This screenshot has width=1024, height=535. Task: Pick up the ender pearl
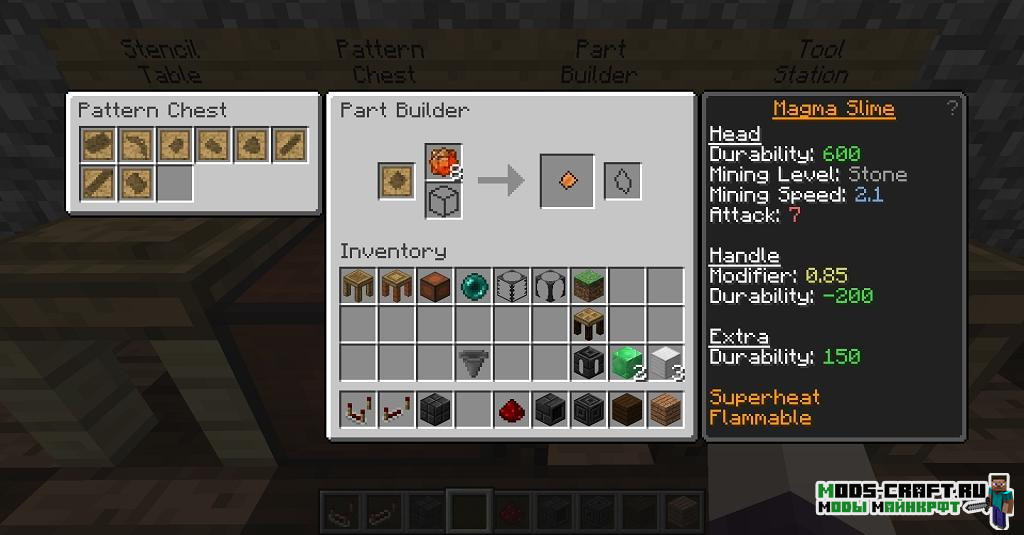pos(475,287)
